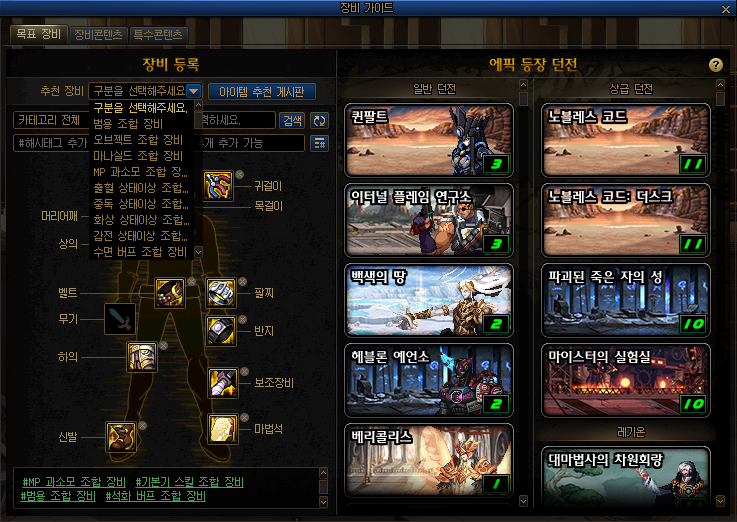Click the 검색 search button
Viewport: 737px width, 522px height.
click(x=291, y=120)
